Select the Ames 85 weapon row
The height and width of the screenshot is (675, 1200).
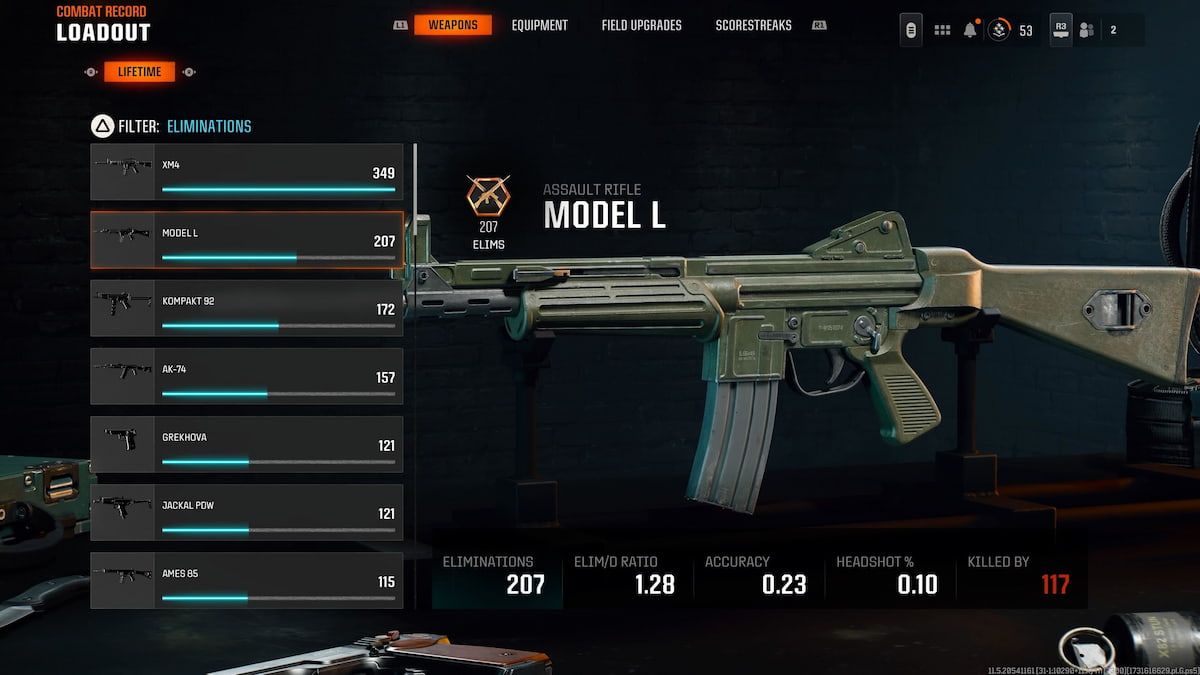pos(247,580)
